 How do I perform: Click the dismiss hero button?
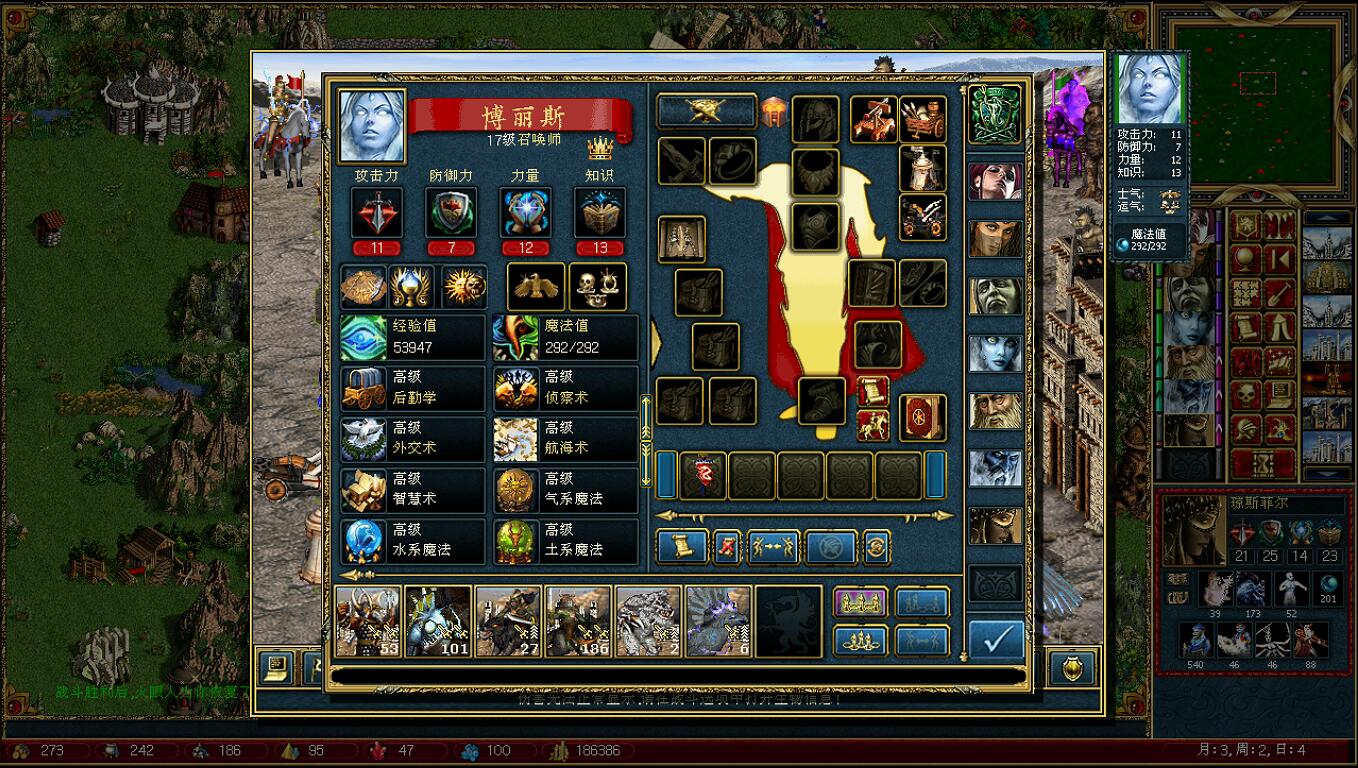pos(727,546)
